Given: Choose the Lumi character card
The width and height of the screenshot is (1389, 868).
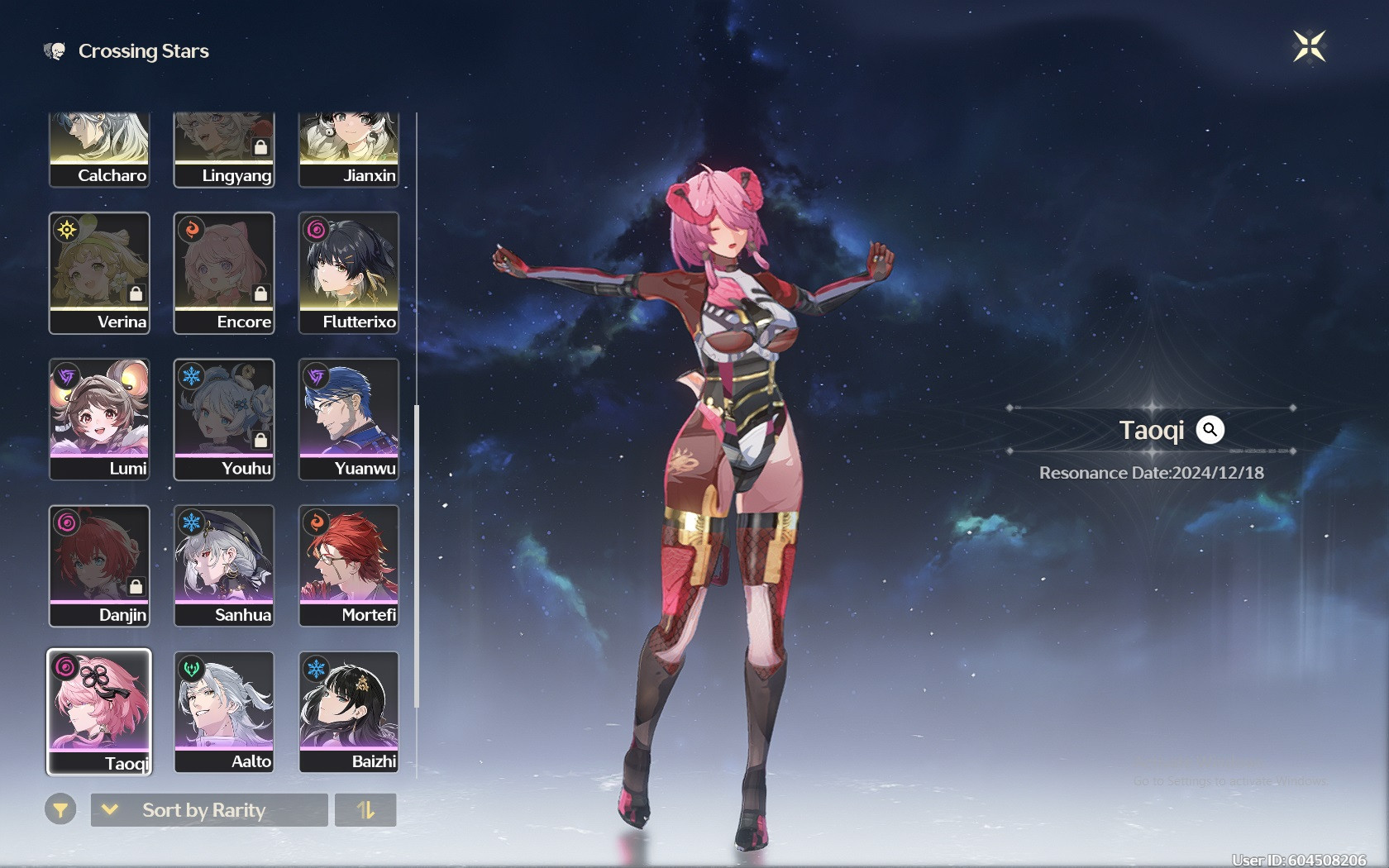Looking at the screenshot, I should point(99,419).
